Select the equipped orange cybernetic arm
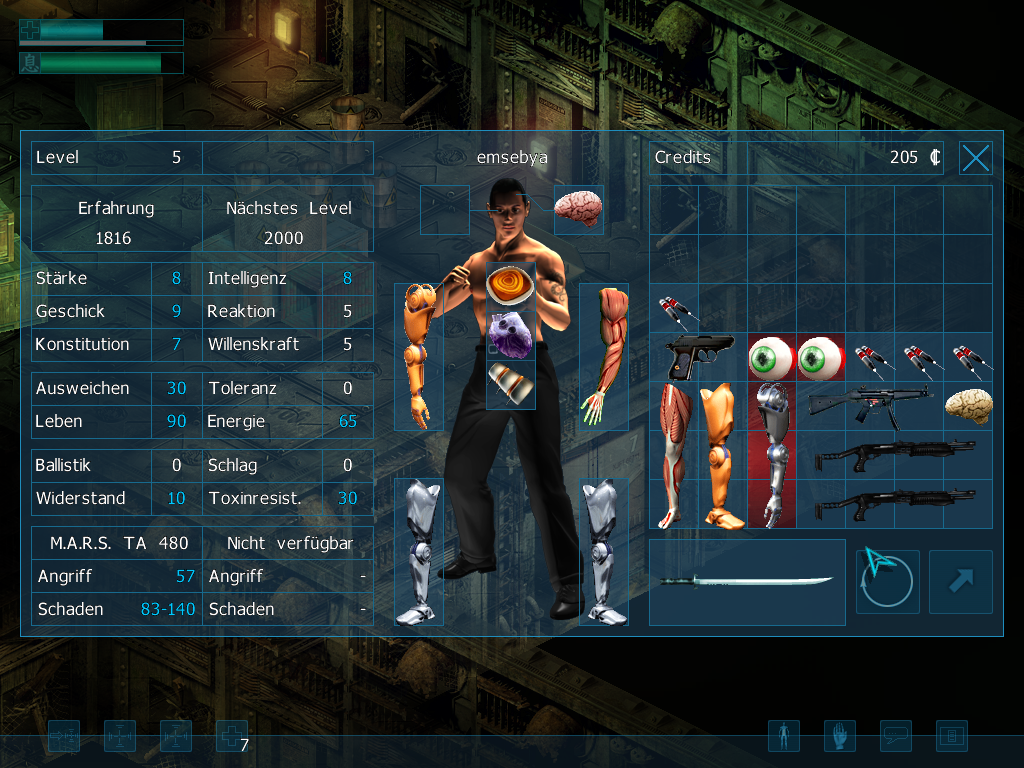 point(418,355)
